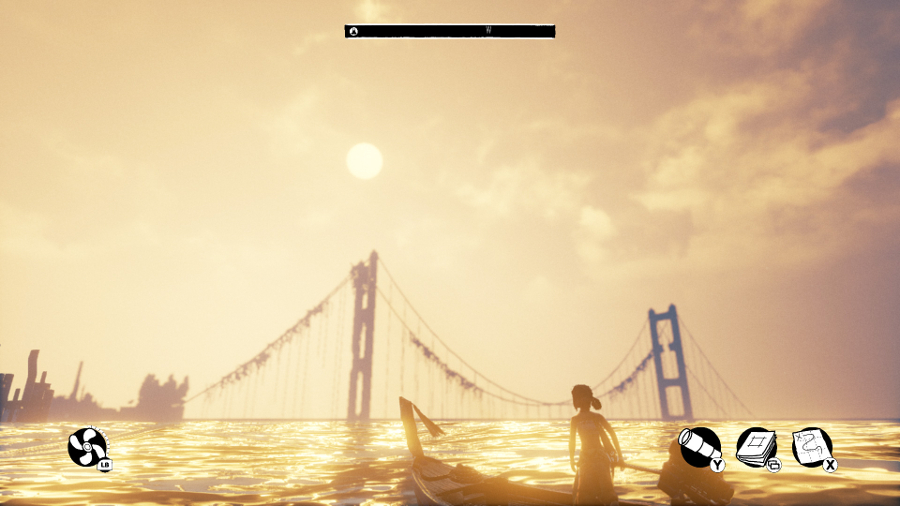This screenshot has width=900, height=506.
Task: Use the spyglass telescope icon
Action: [x=699, y=446]
